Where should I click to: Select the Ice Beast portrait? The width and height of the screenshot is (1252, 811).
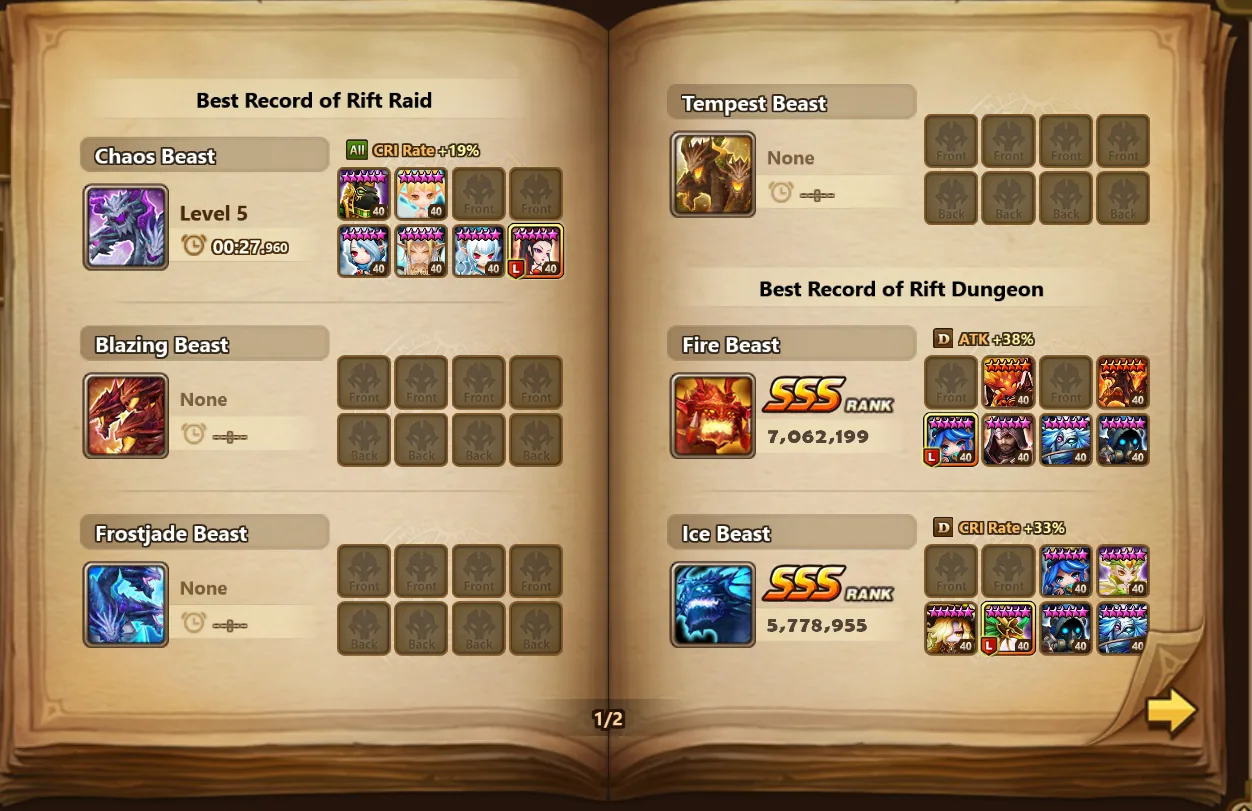[713, 605]
